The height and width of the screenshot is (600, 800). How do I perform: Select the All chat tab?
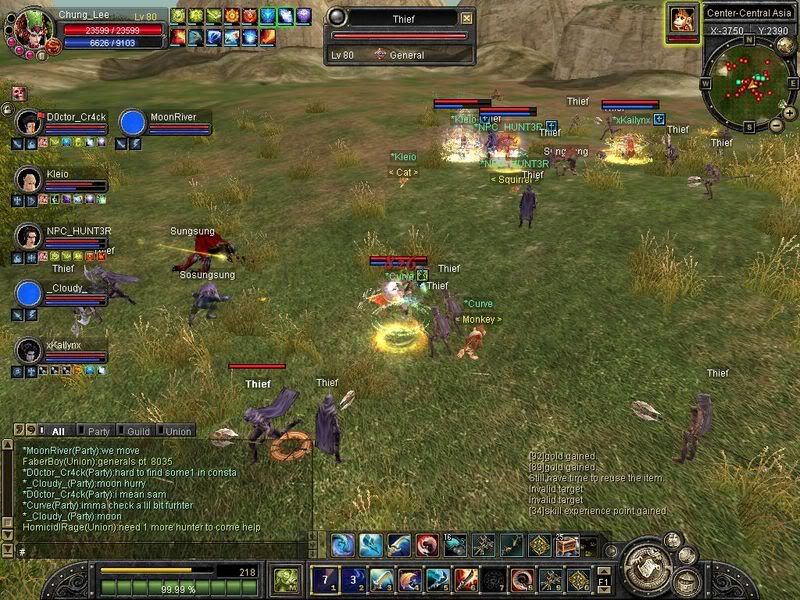57,431
